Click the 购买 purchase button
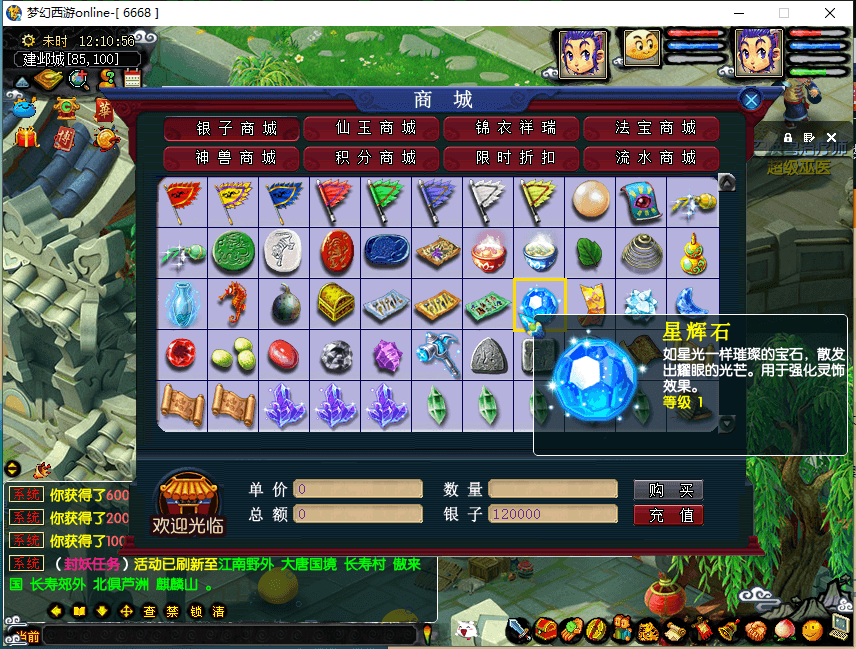The height and width of the screenshot is (649, 856). 669,490
